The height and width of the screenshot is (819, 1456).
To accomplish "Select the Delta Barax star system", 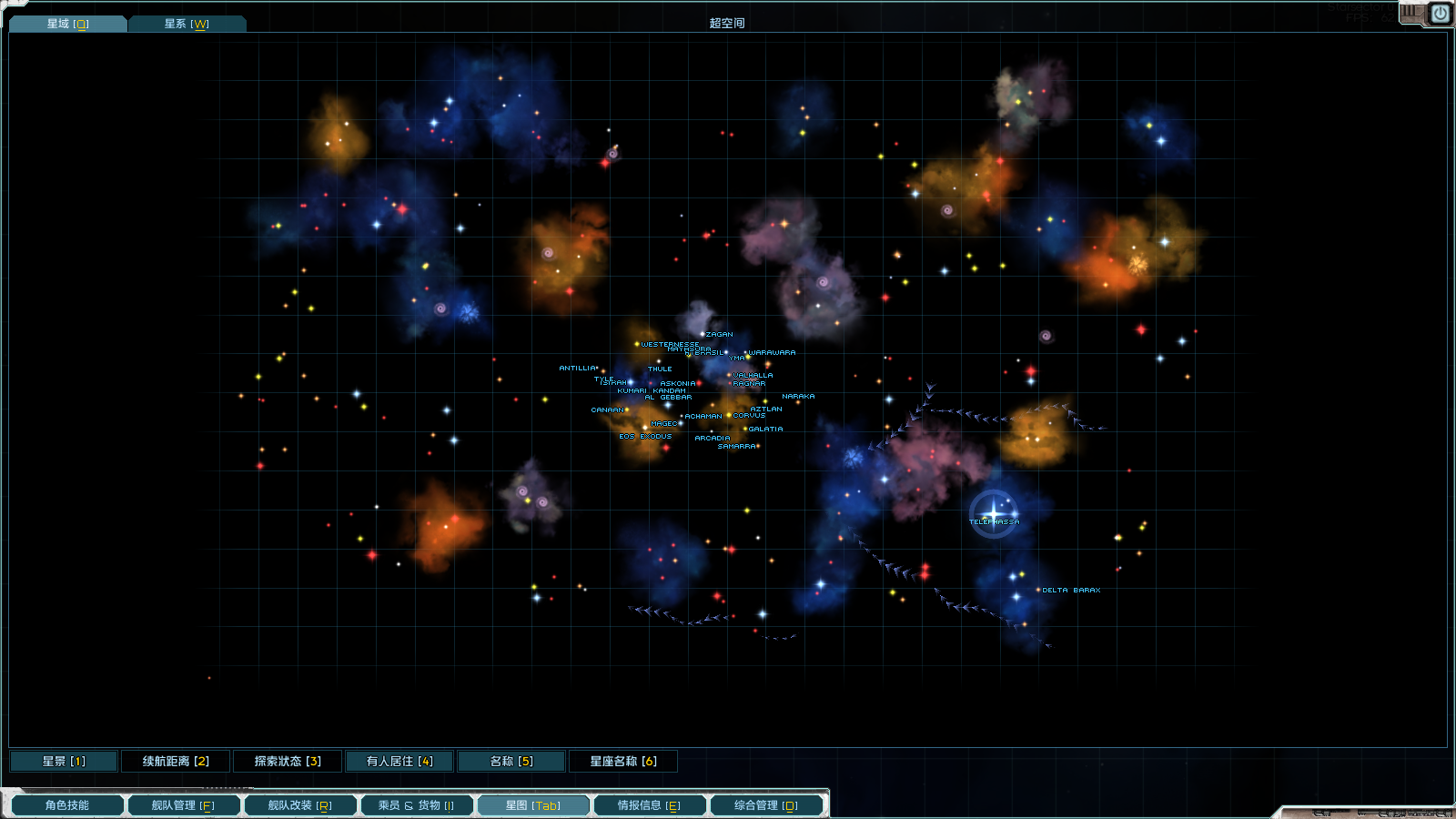I will tap(1038, 590).
